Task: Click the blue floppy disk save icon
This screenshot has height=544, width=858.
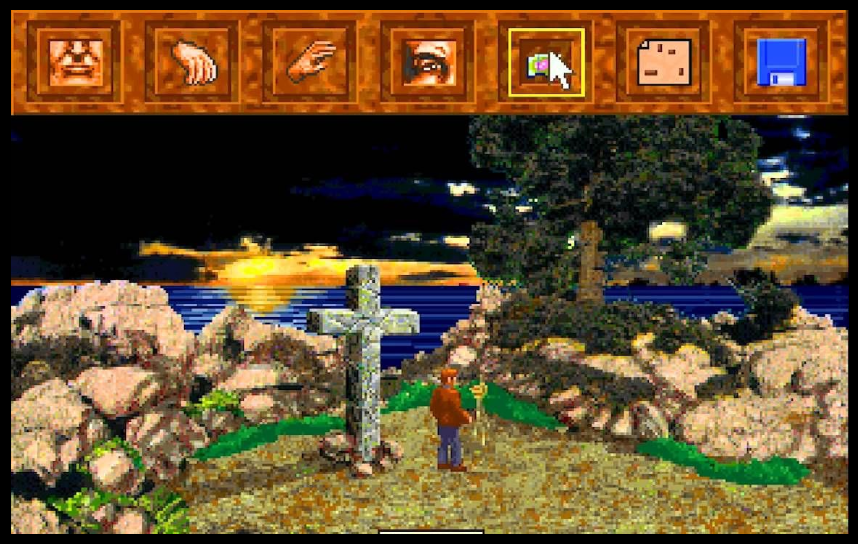Action: (x=781, y=62)
